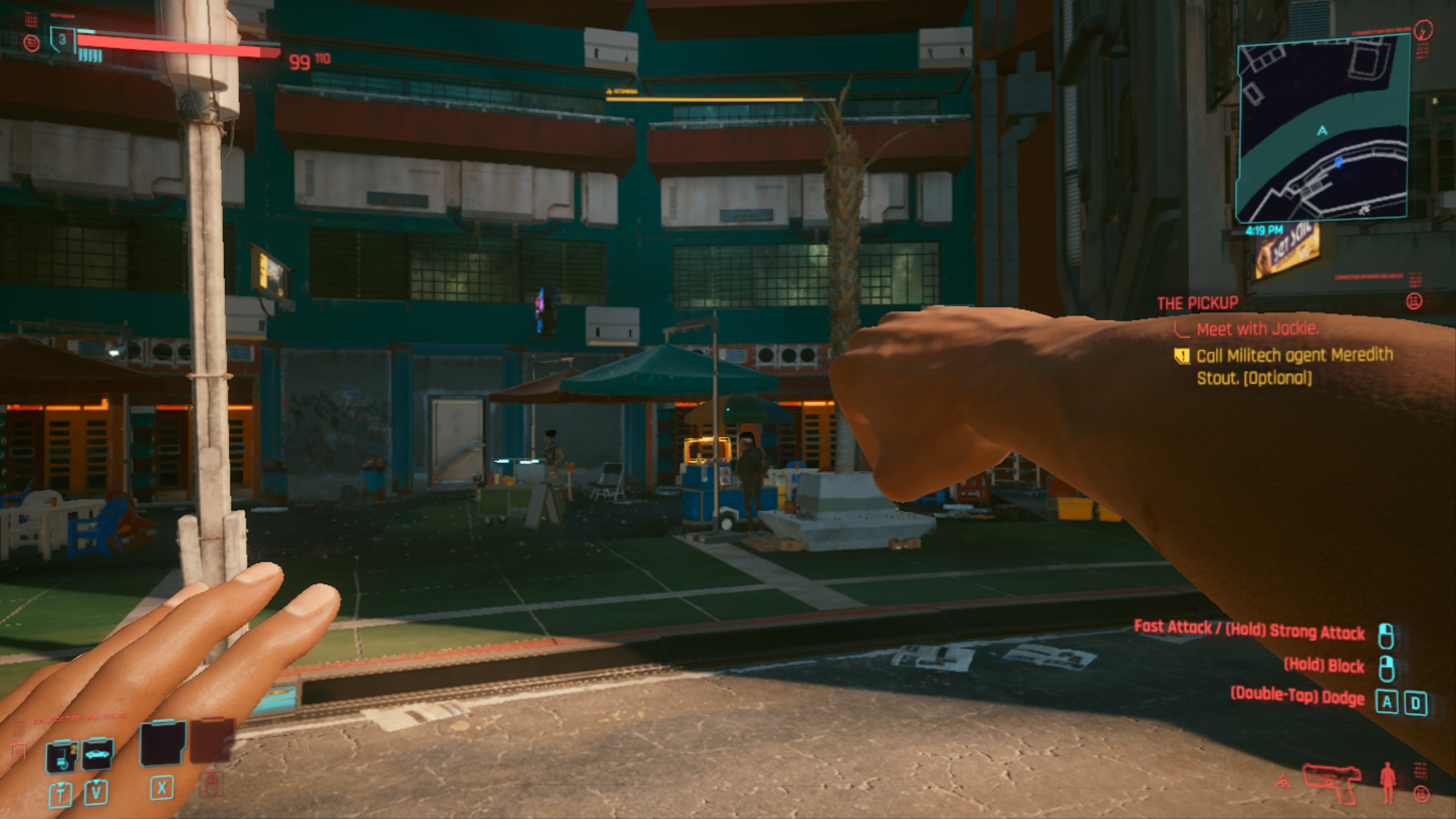Choose the Meet with Jackie objective
Screen dimensions: 1456x819
[x=1257, y=329]
